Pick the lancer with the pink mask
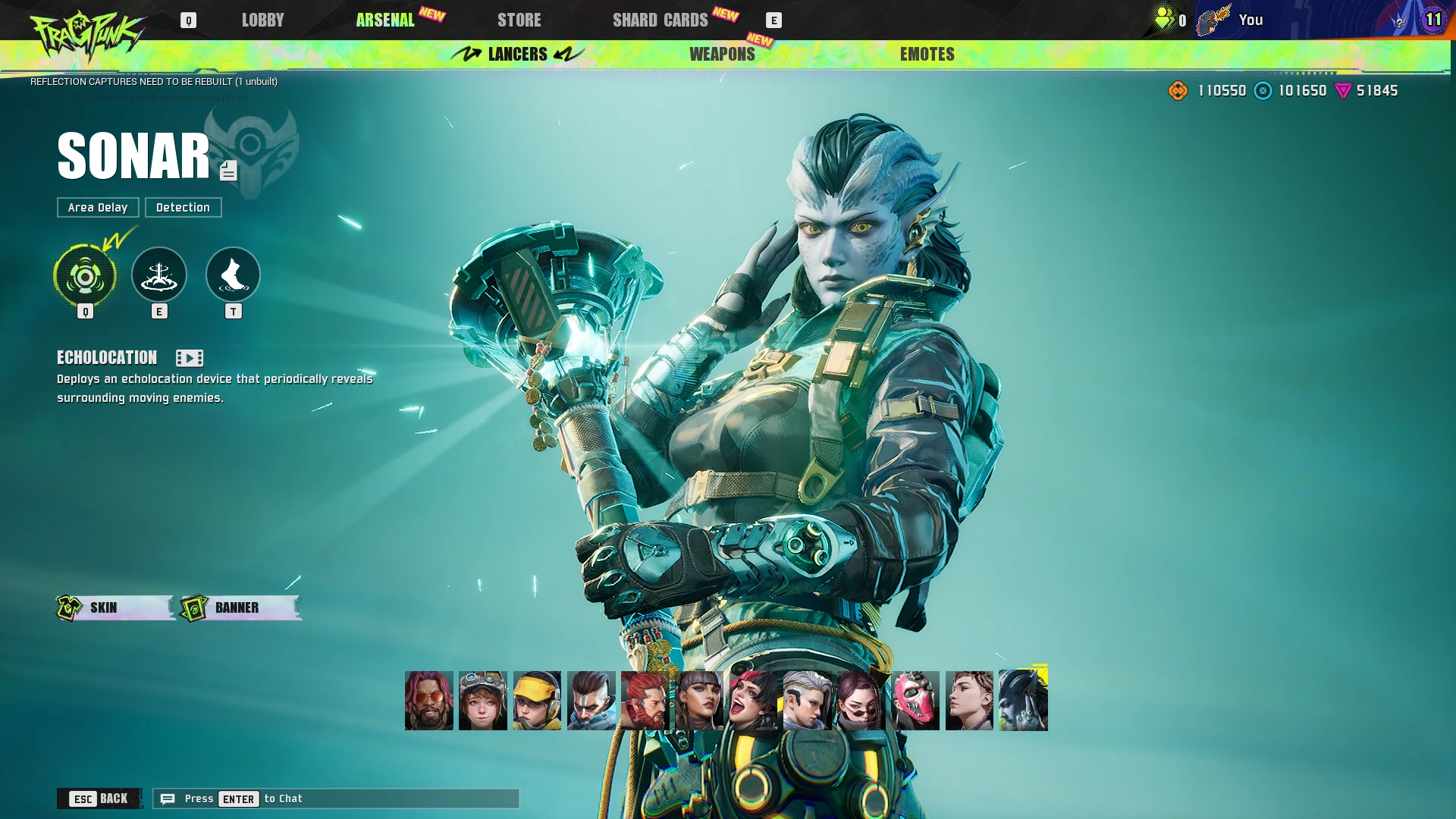The height and width of the screenshot is (819, 1456). pyautogui.click(x=915, y=701)
